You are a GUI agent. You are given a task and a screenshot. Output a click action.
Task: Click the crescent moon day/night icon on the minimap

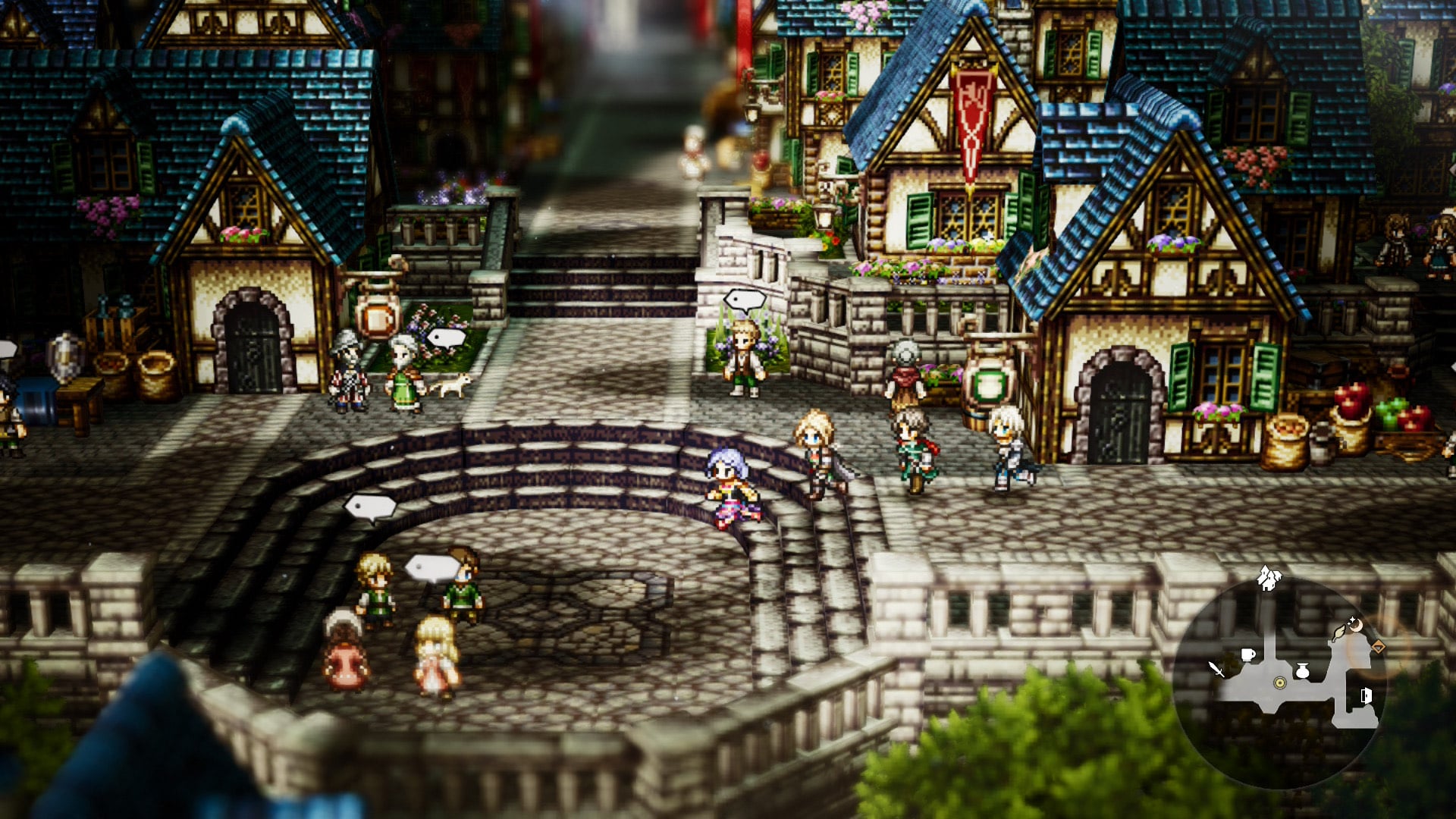(x=1356, y=625)
